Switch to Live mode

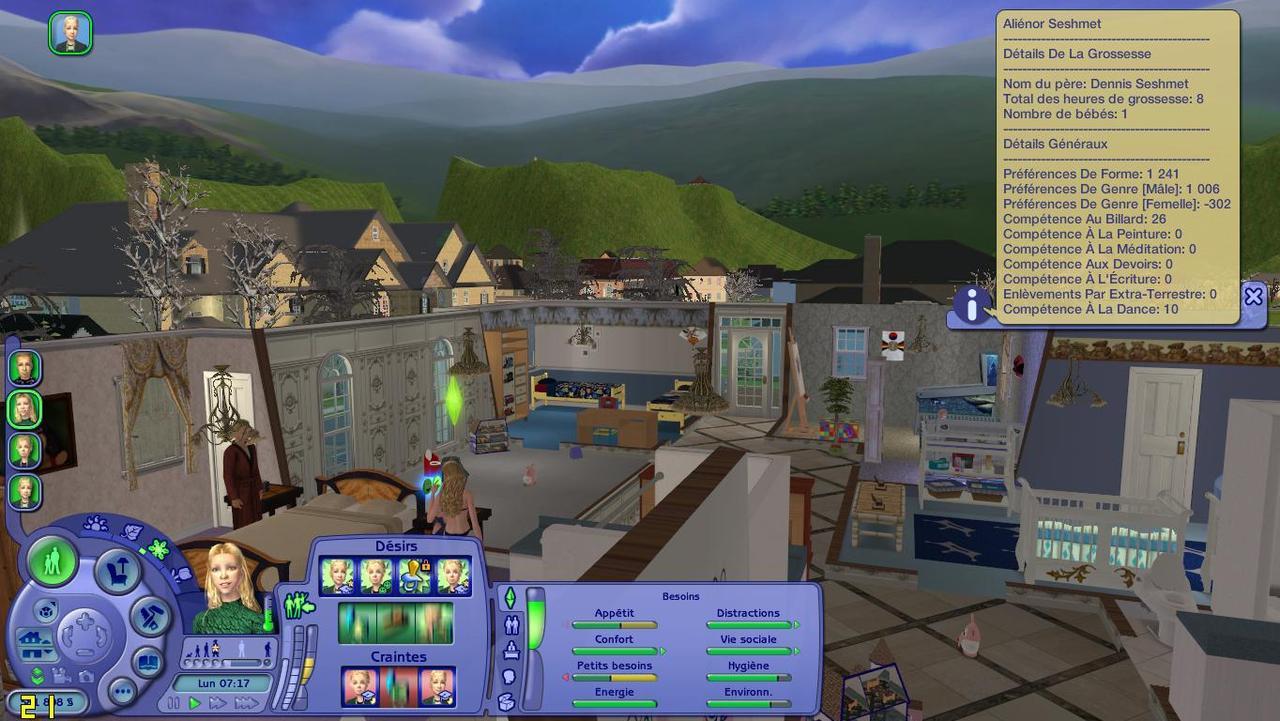[52, 558]
